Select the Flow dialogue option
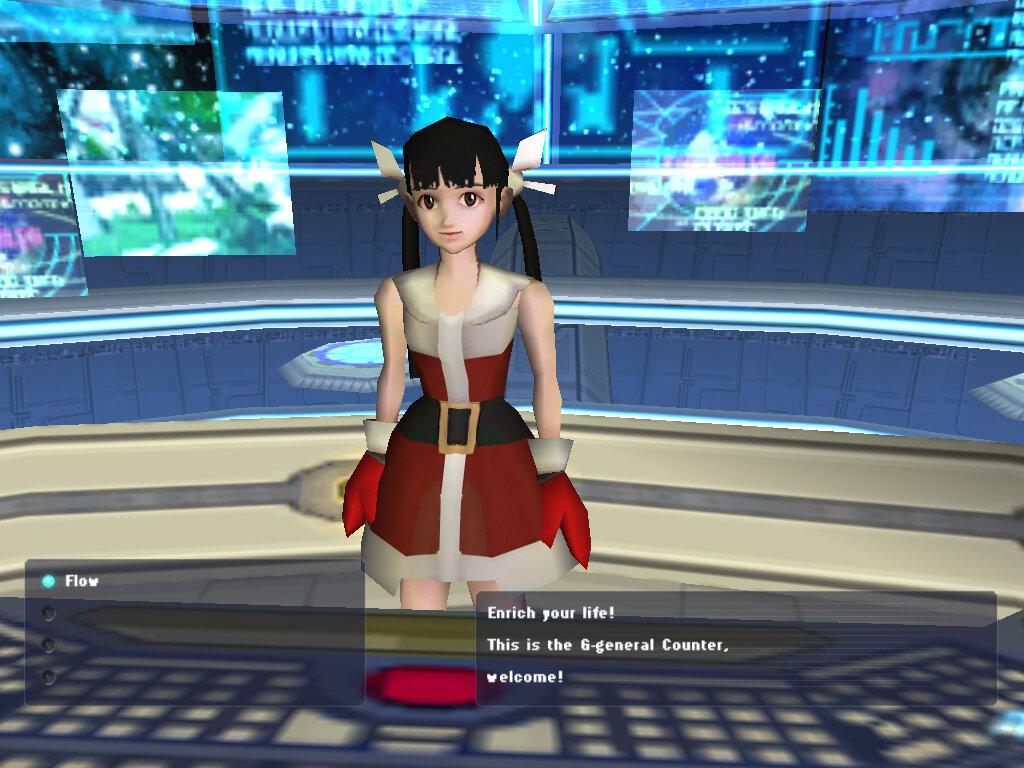1024x768 pixels. coord(81,580)
